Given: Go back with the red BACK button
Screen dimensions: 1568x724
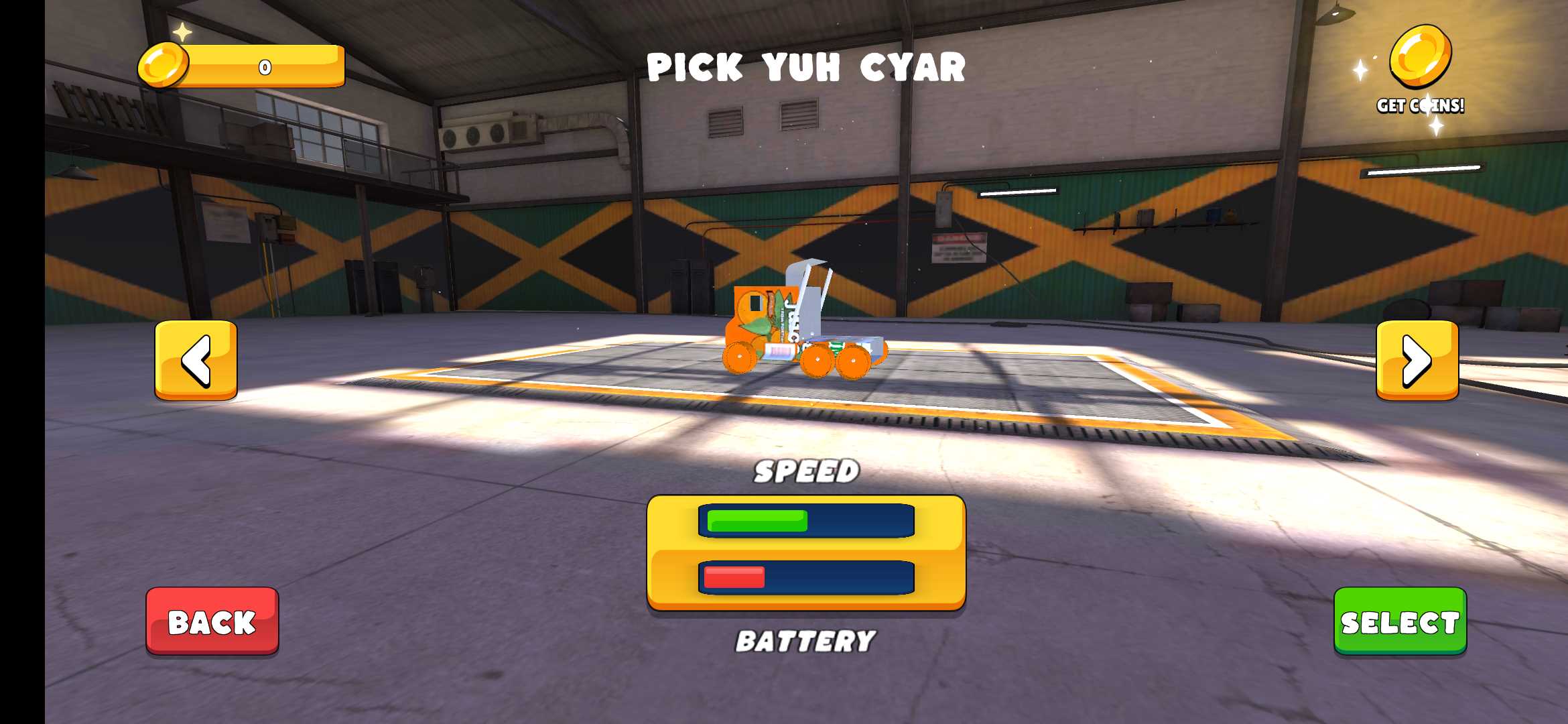Looking at the screenshot, I should click(x=212, y=621).
